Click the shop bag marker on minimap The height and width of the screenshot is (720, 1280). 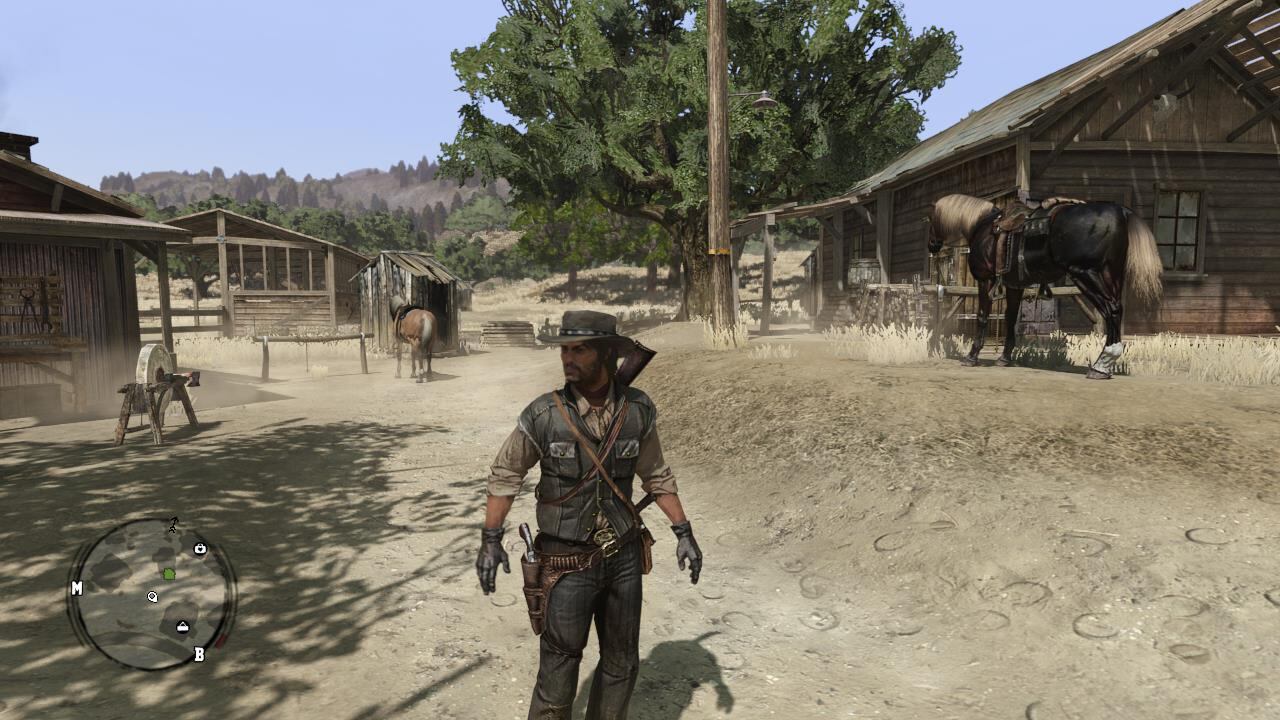point(200,548)
